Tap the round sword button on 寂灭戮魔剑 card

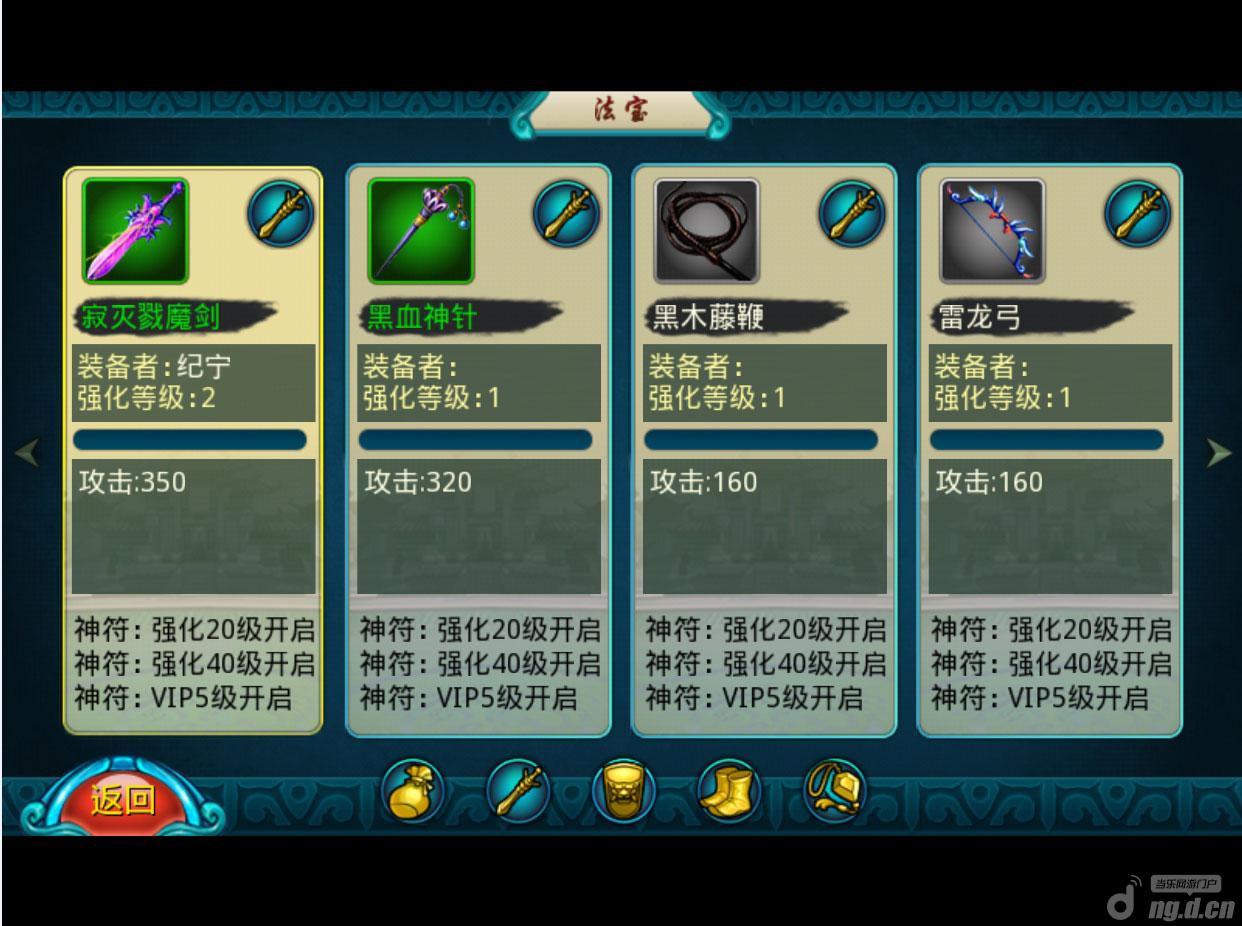(x=280, y=213)
